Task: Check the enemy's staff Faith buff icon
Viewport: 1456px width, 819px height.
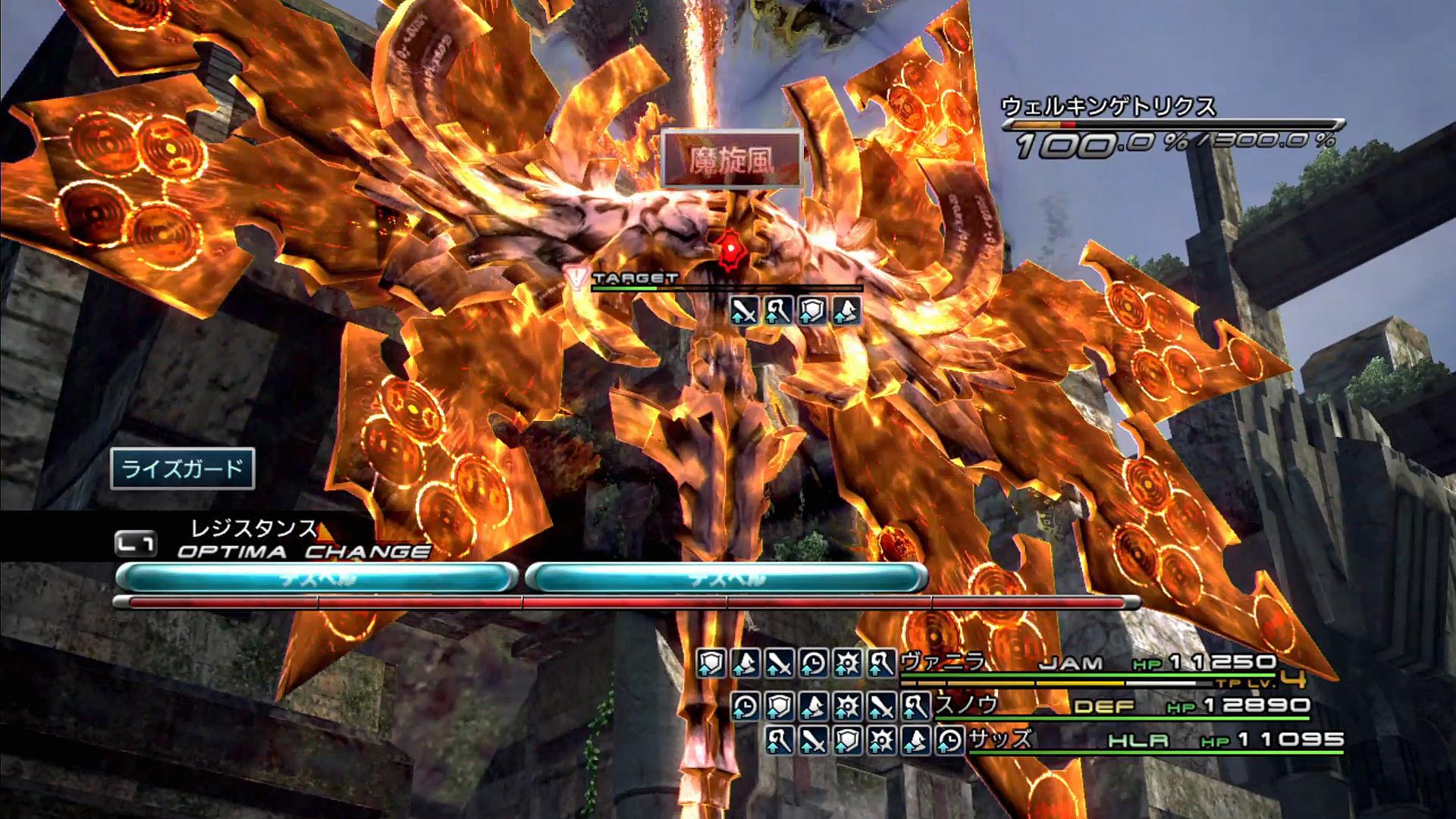Action: 778,311
